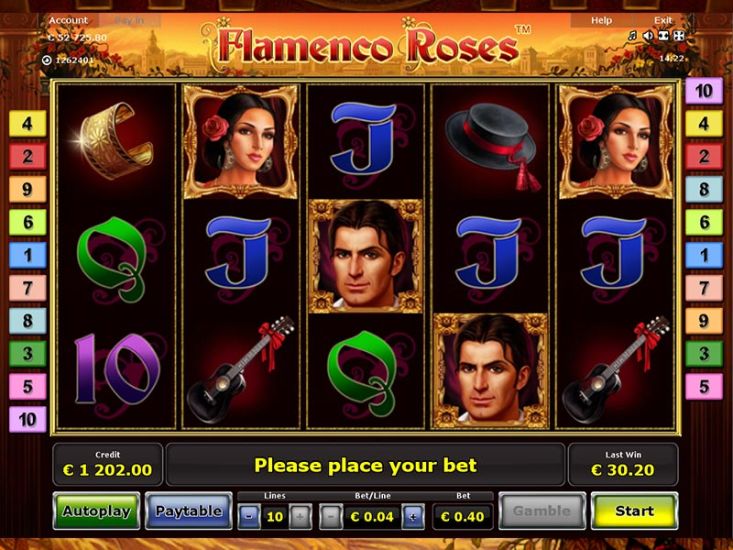This screenshot has height=550, width=733.
Task: Open the Pay In option
Action: (128, 20)
